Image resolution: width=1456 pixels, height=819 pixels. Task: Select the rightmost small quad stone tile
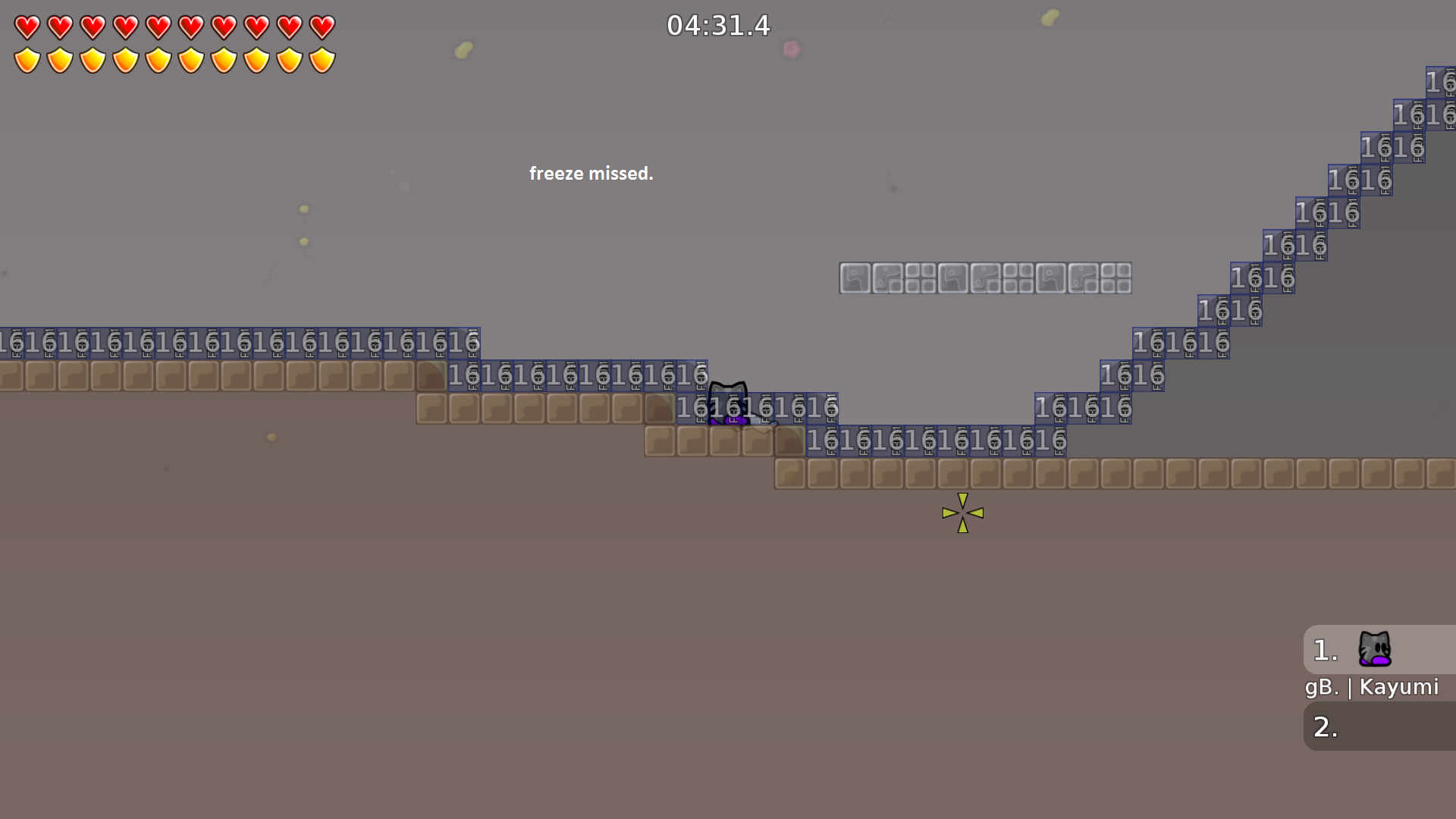1116,279
